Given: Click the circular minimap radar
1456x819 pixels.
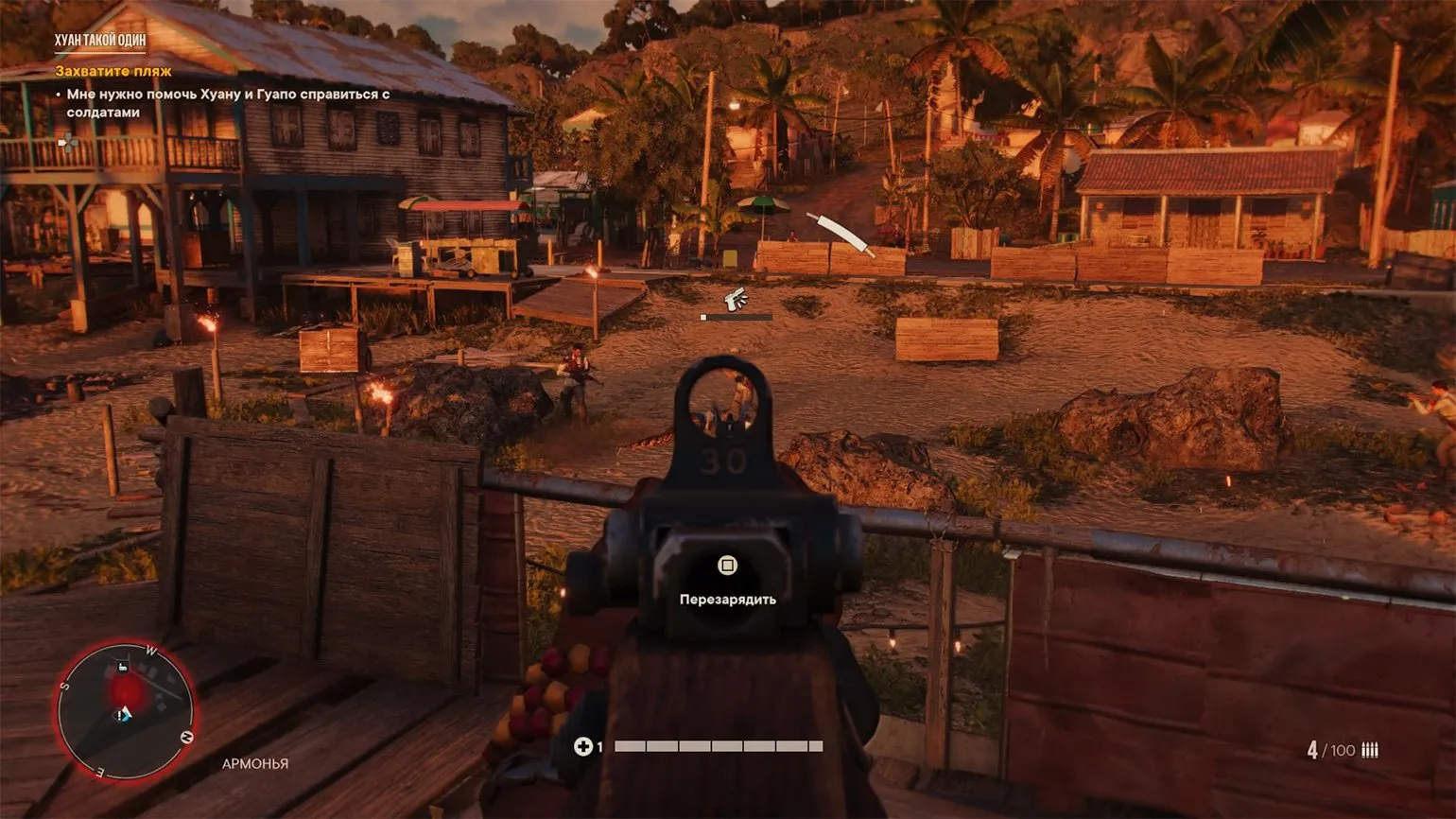Looking at the screenshot, I should 125,709.
